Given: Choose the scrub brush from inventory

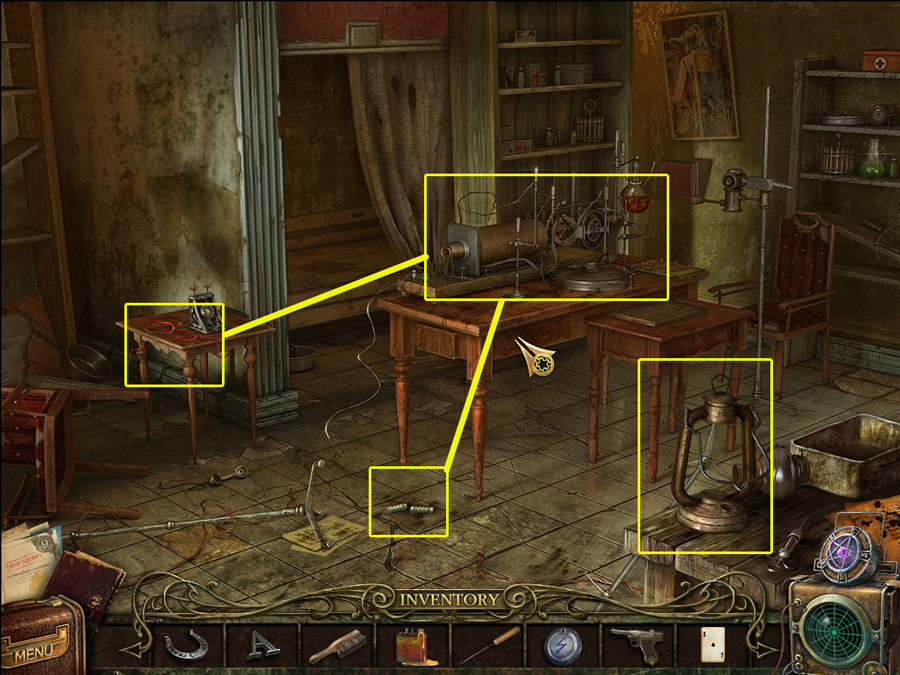Looking at the screenshot, I should (337, 646).
